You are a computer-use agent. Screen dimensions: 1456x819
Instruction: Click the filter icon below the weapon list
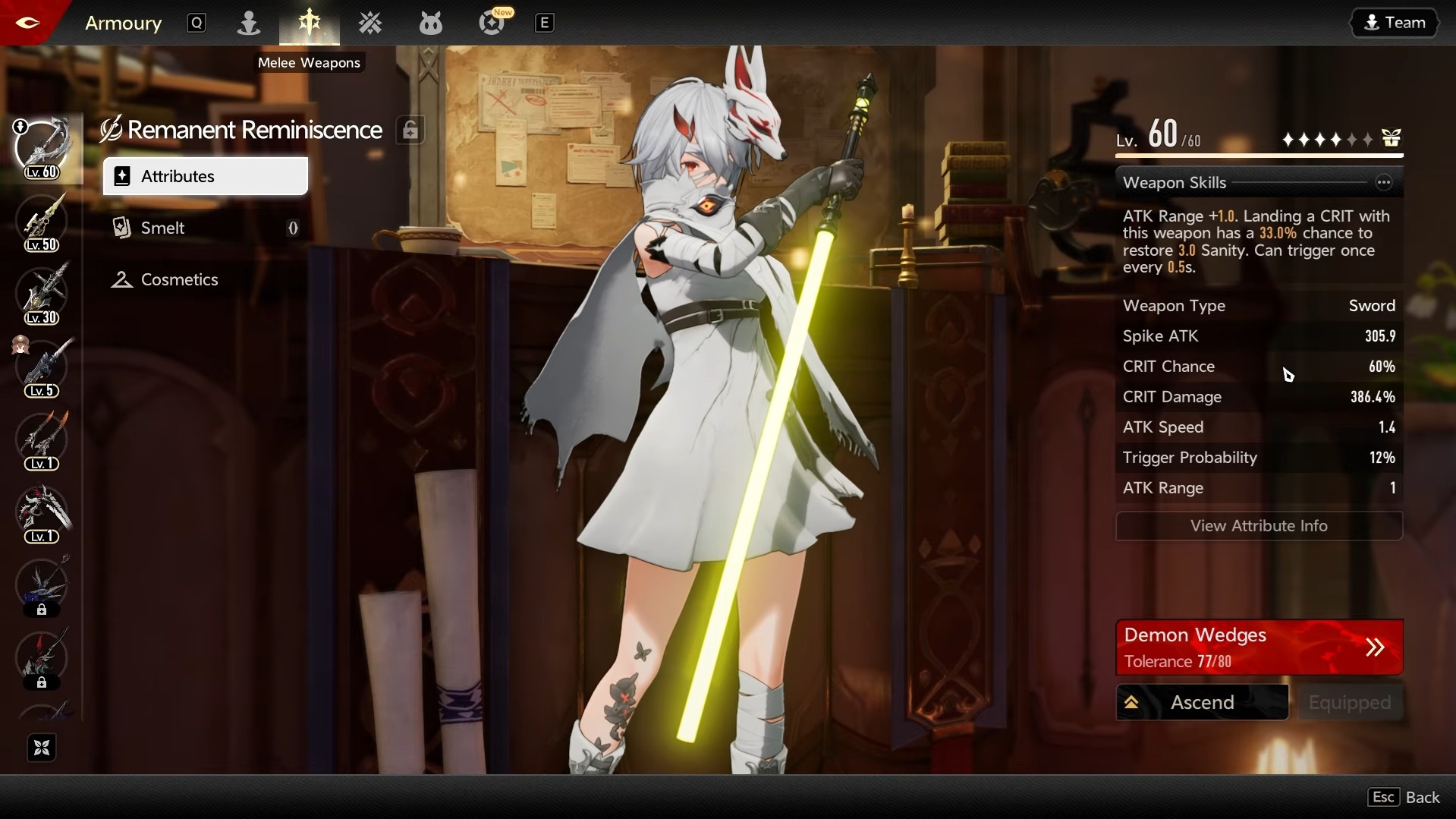tap(41, 748)
